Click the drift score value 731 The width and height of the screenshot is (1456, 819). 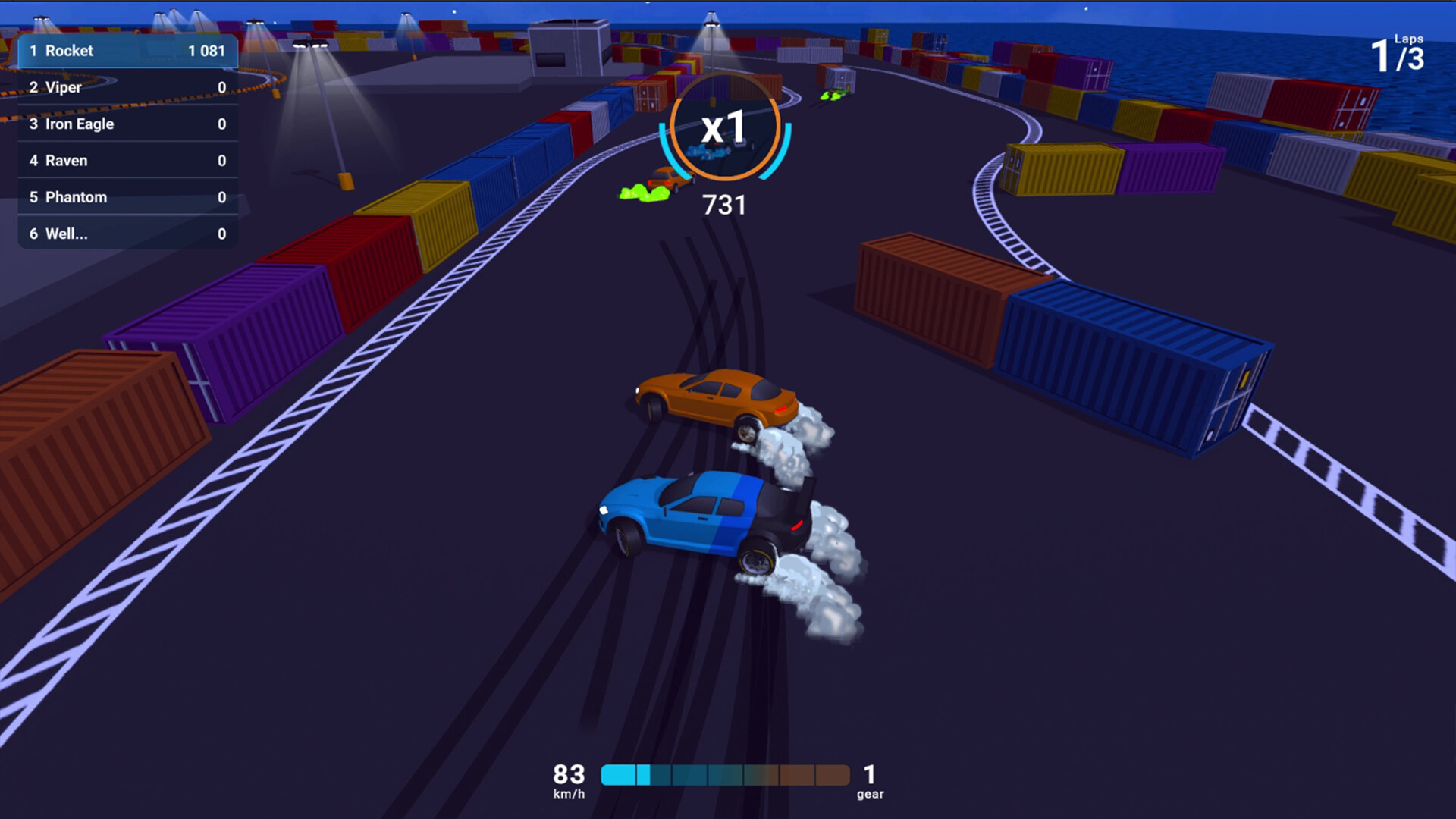point(724,205)
